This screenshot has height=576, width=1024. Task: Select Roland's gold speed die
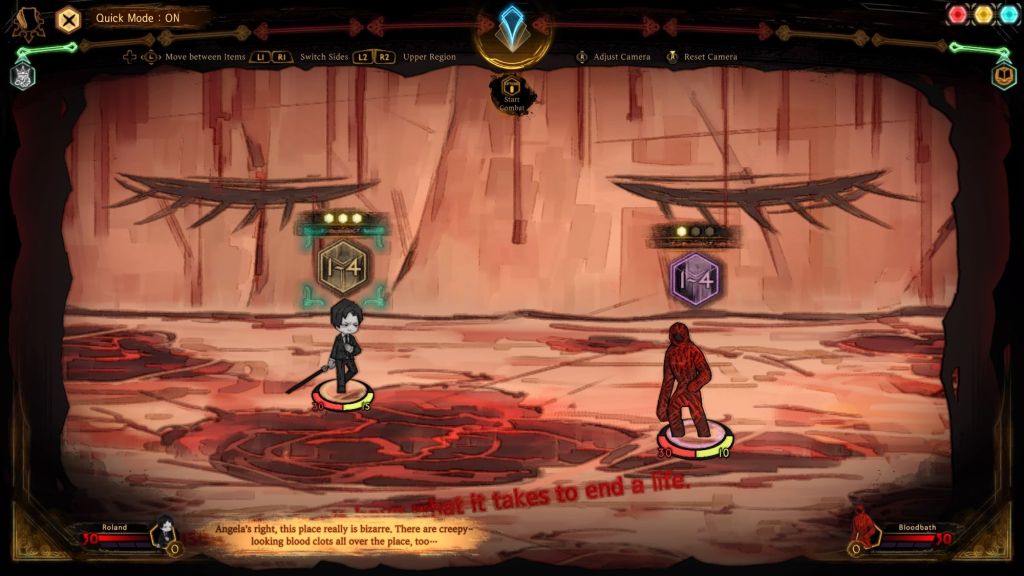point(342,267)
